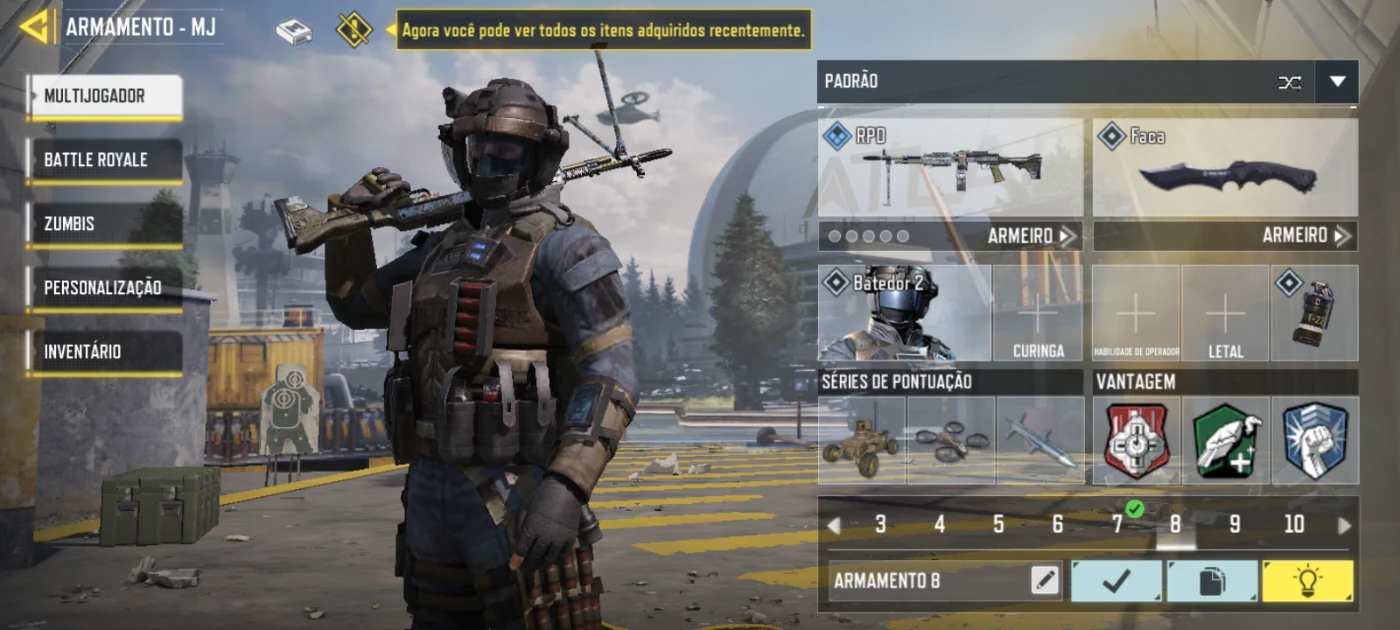Screen dimensions: 1400x630
Task: Open Armeiro for the RPD
Action: 1030,236
